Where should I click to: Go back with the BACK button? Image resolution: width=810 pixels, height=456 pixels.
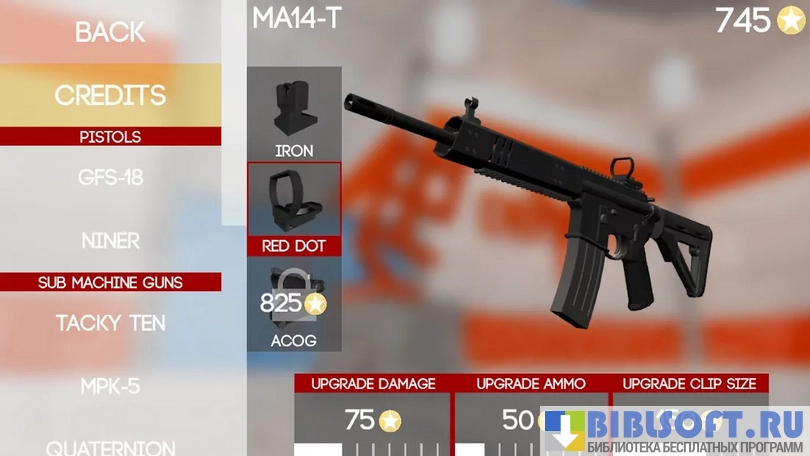click(110, 32)
